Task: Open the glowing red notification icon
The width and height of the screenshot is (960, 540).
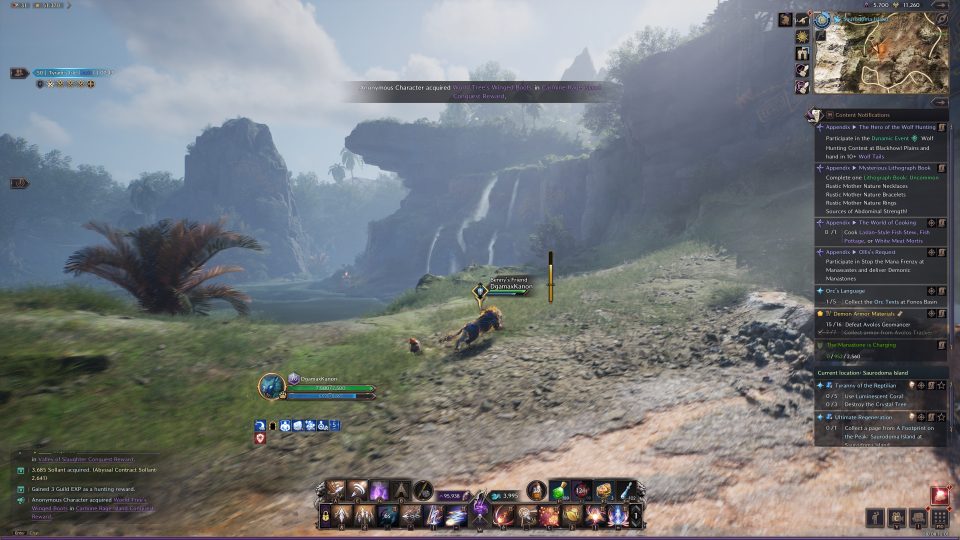Action: (x=939, y=494)
